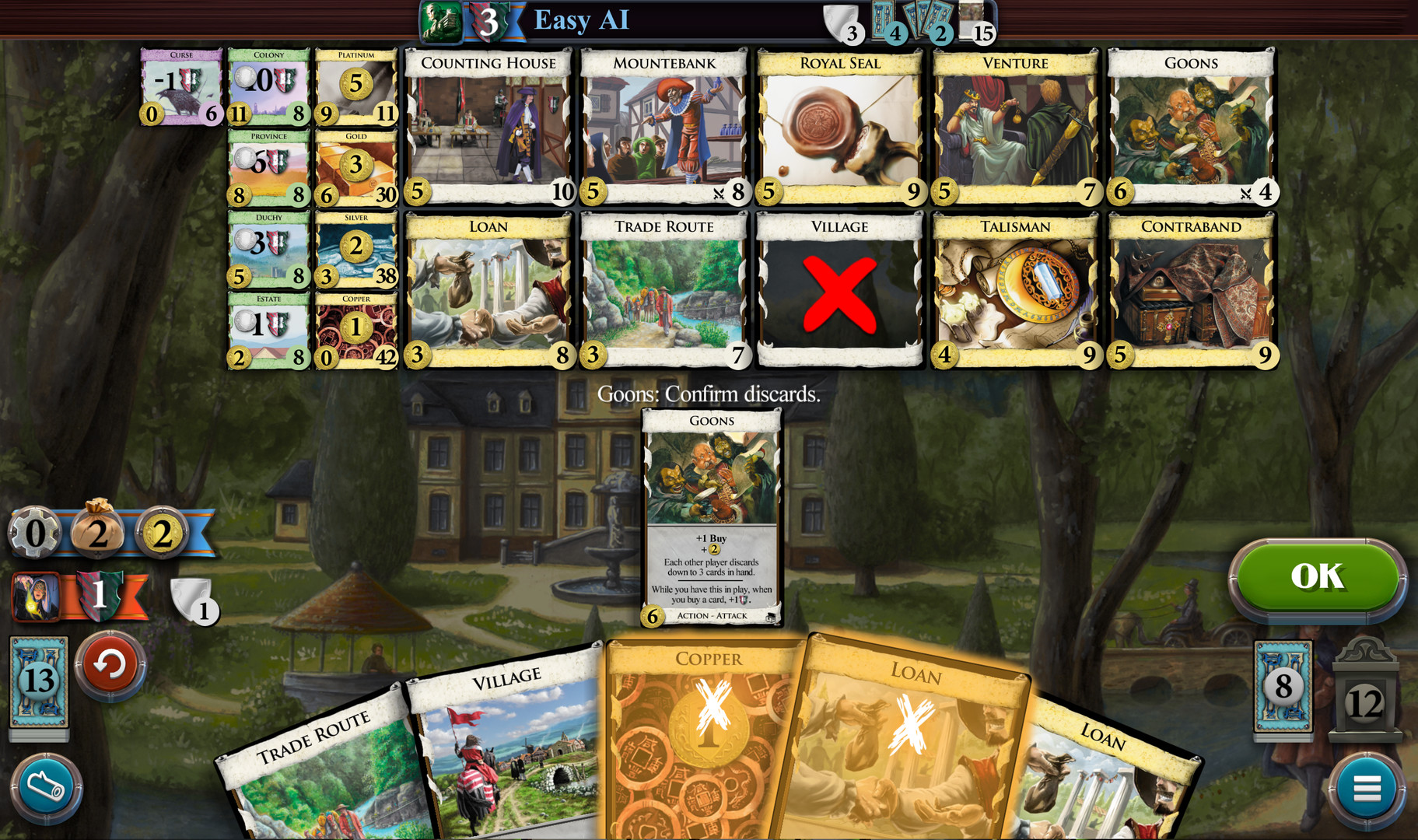The height and width of the screenshot is (840, 1418).
Task: Click the Easy AI name label
Action: pos(579,20)
